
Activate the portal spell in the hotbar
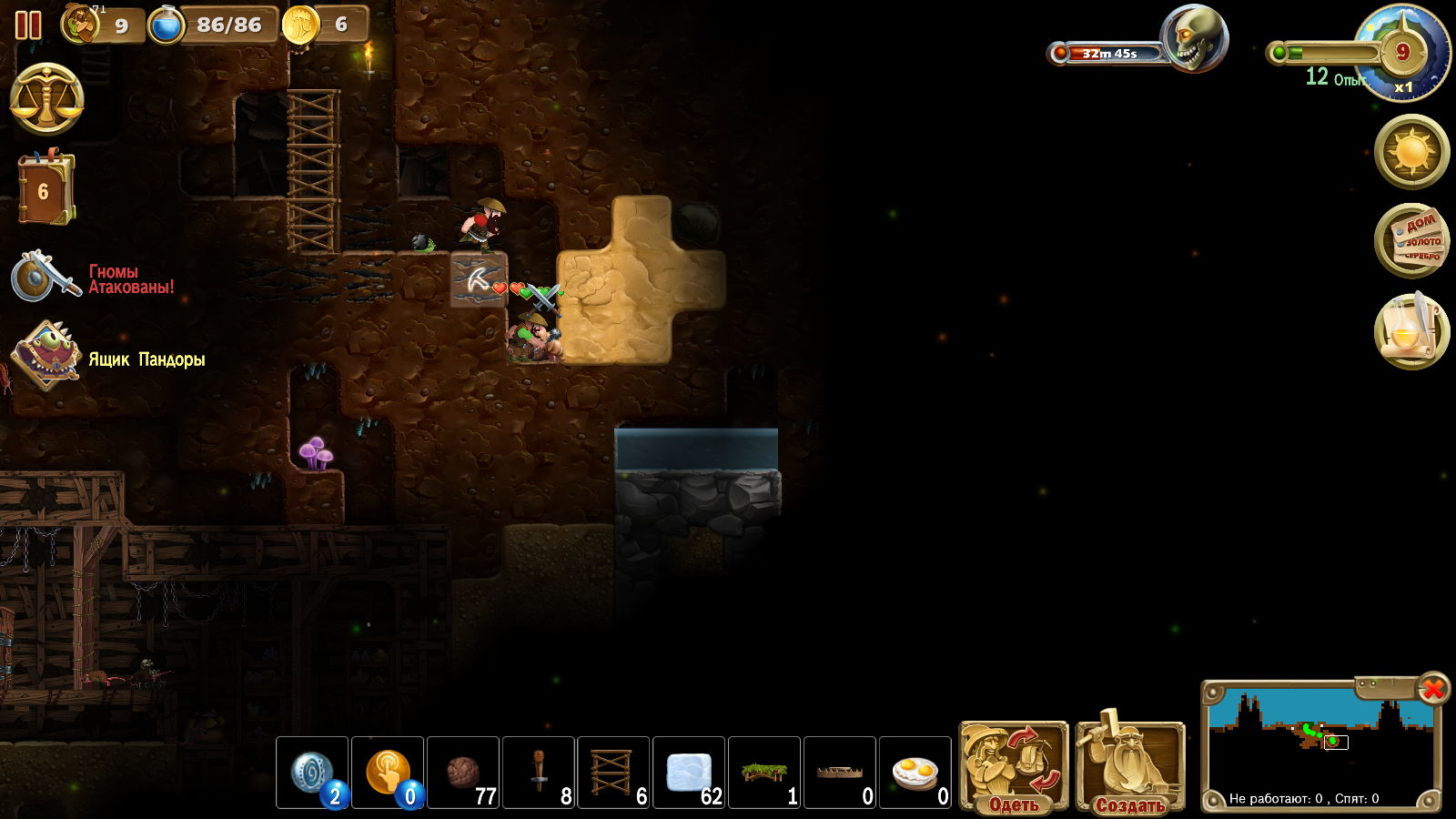pyautogui.click(x=312, y=773)
